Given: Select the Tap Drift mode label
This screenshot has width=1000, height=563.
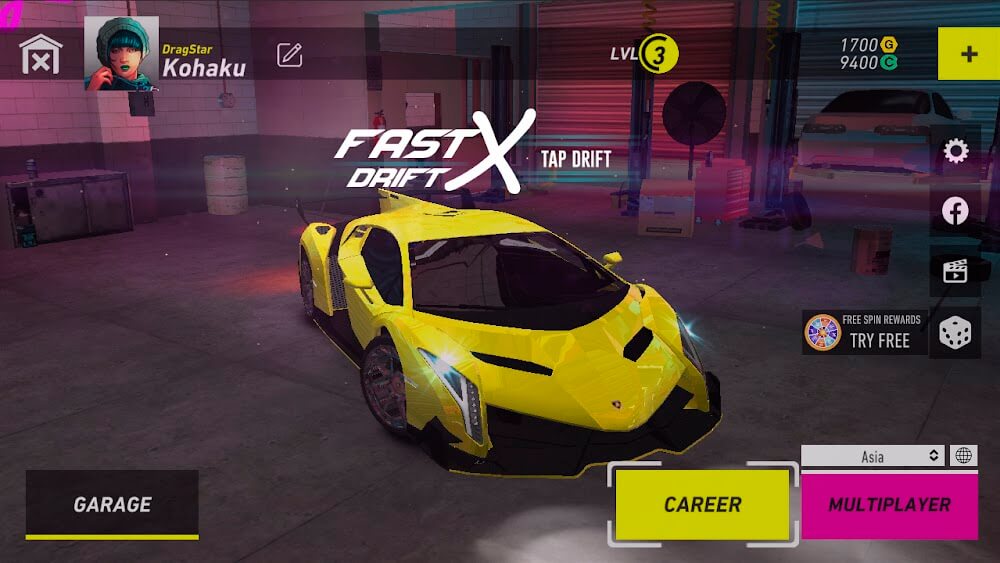Looking at the screenshot, I should point(575,158).
